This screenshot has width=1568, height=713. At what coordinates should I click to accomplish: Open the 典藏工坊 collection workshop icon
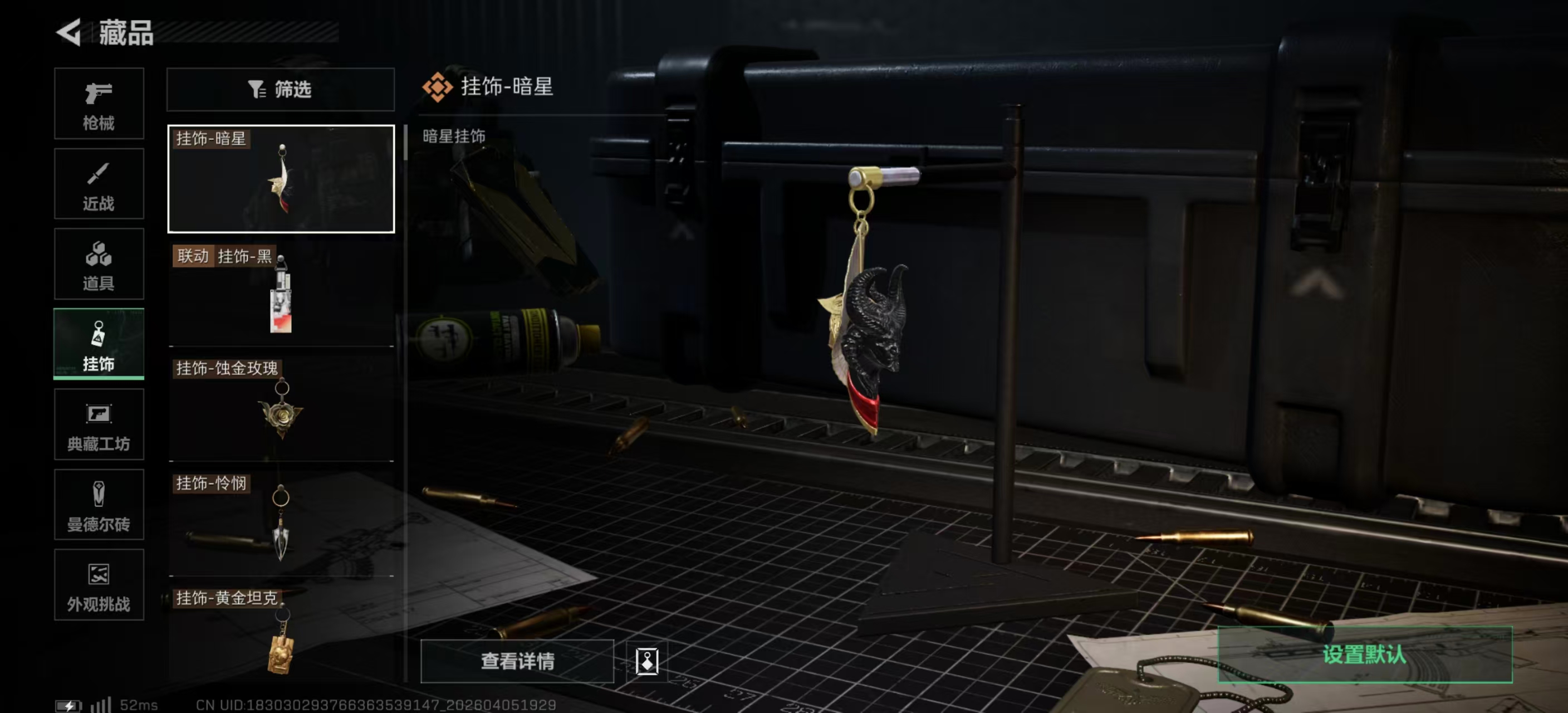99,425
